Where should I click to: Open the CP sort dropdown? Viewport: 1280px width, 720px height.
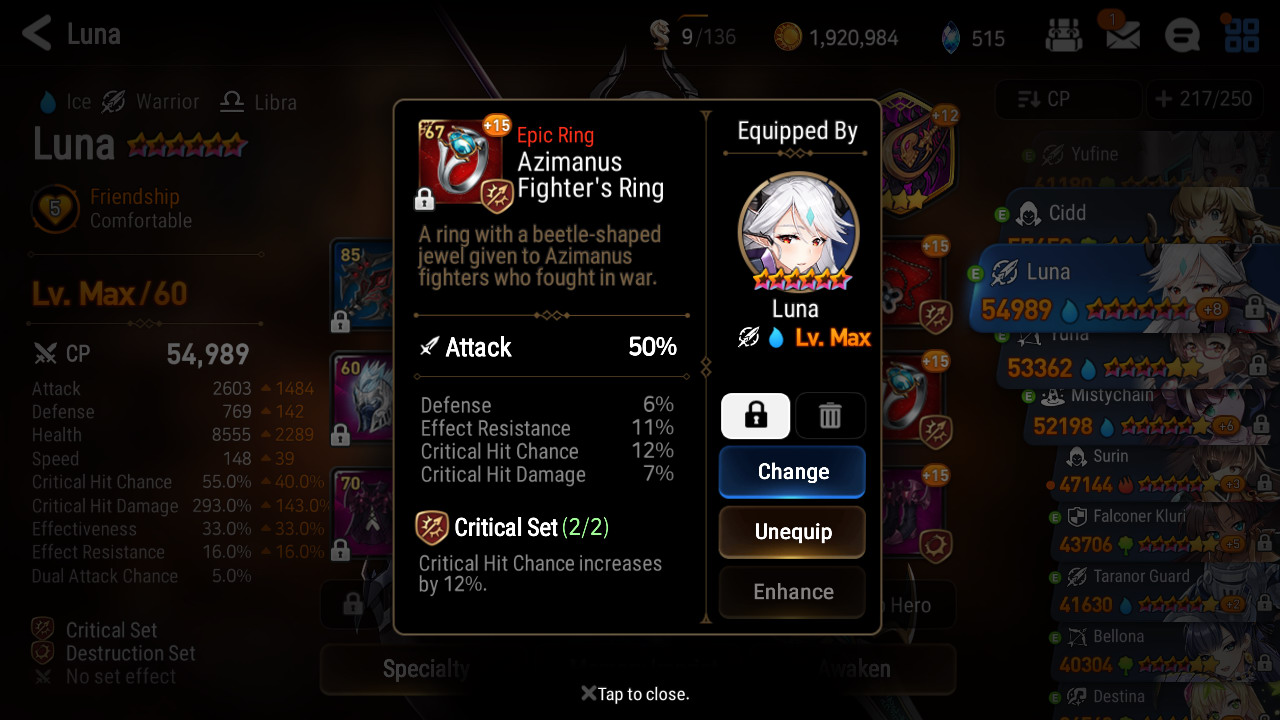(1067, 99)
